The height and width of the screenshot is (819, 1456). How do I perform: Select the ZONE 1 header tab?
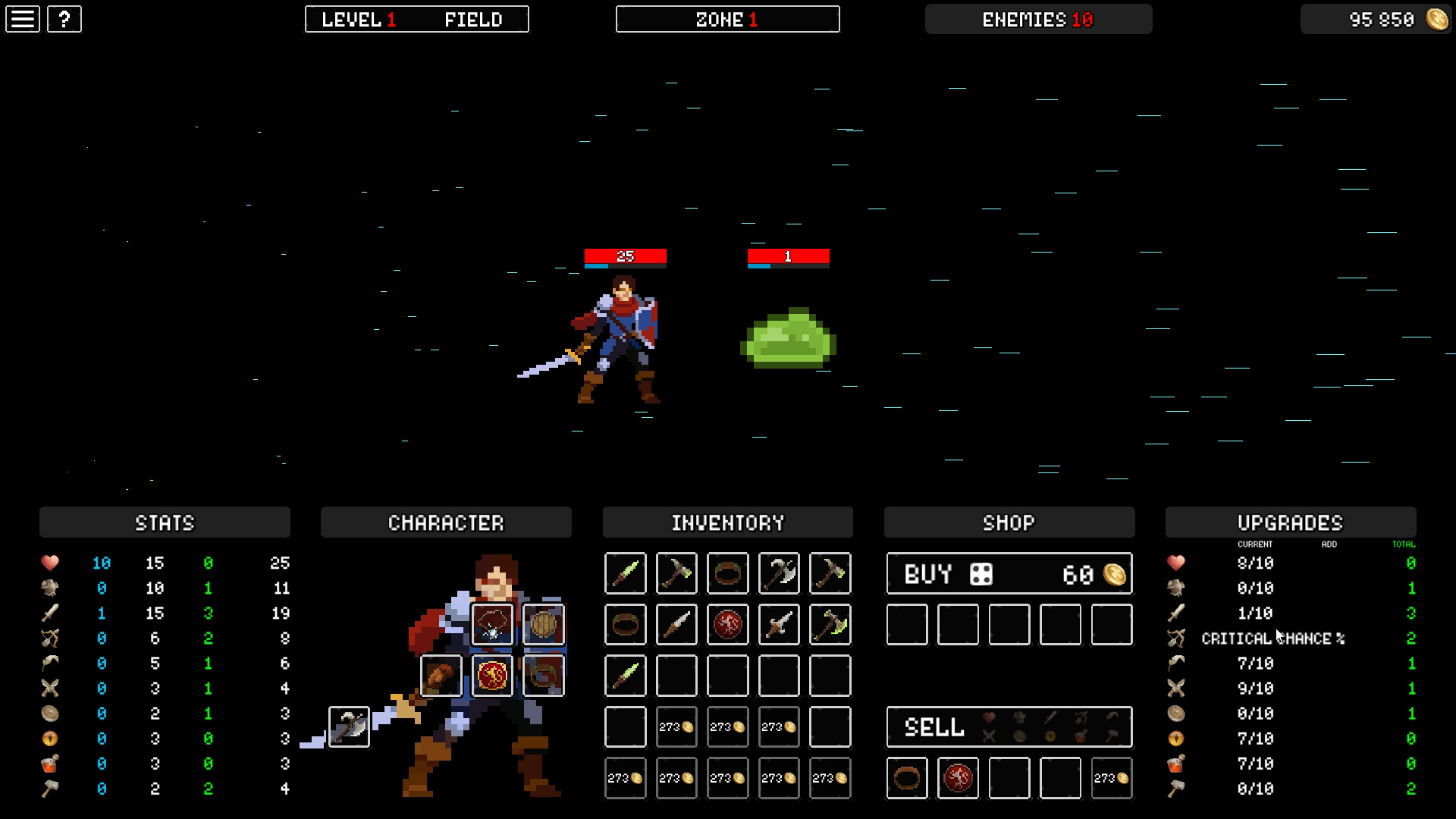point(727,19)
